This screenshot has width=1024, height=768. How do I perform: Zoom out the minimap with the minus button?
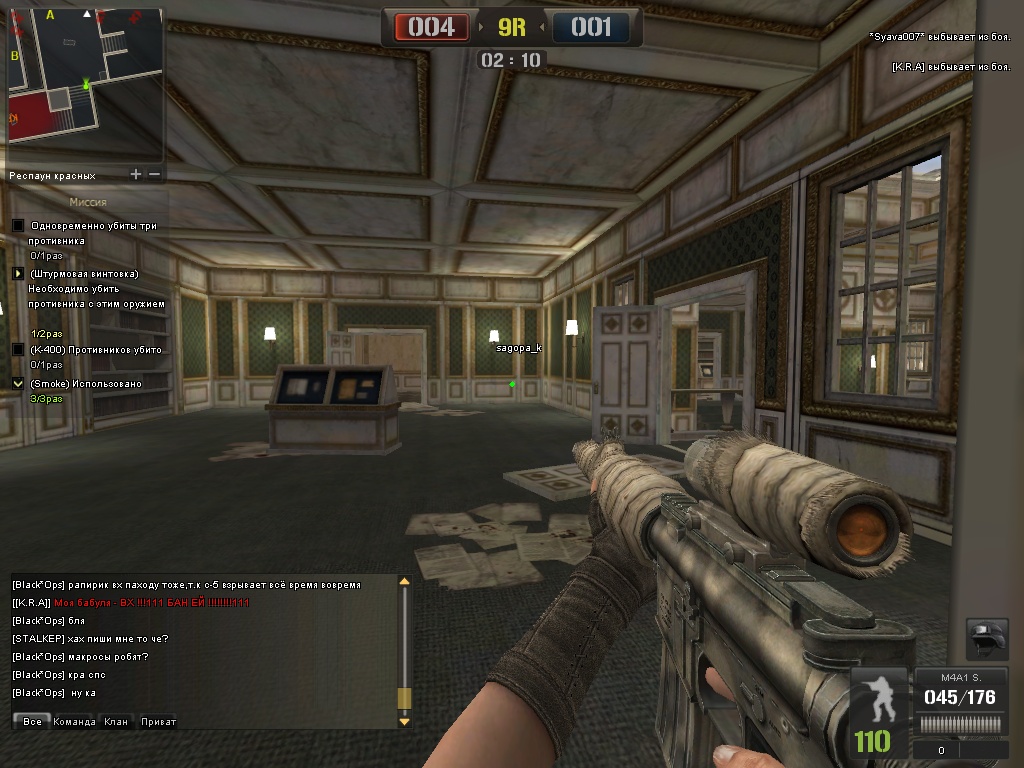click(155, 174)
